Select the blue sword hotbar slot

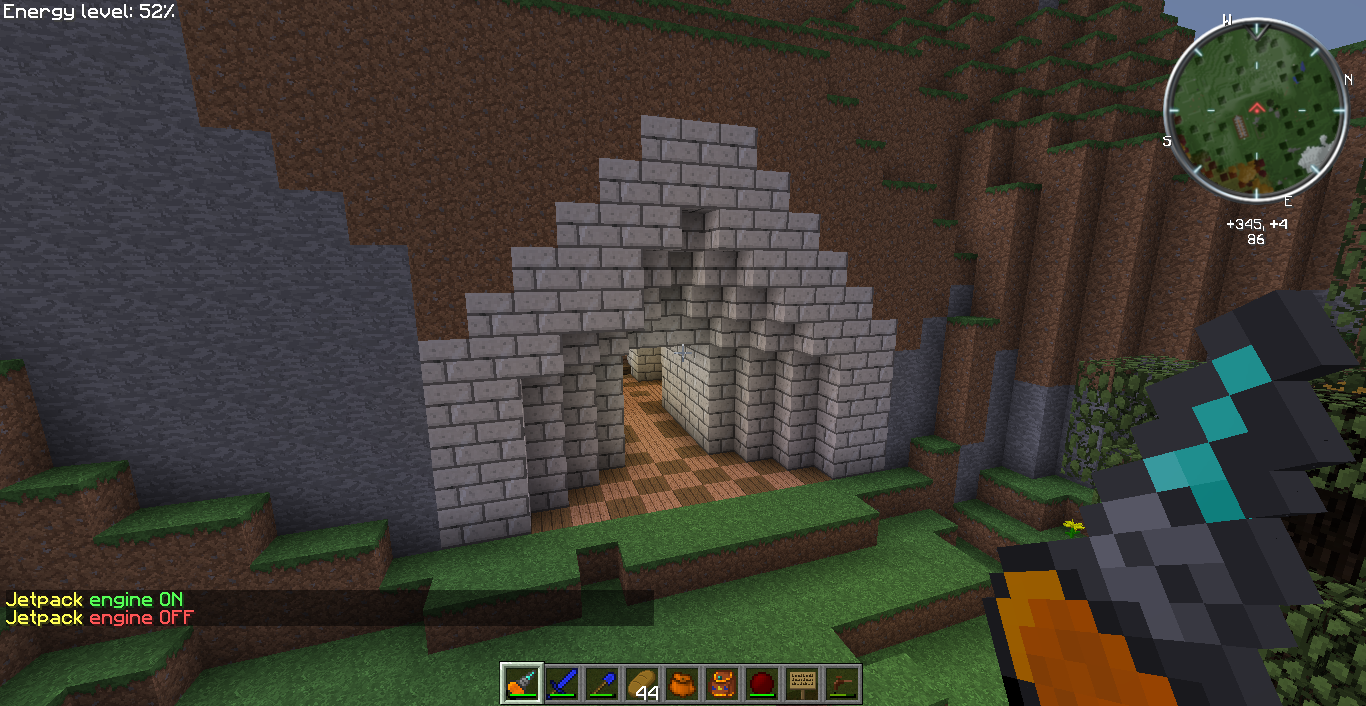(x=563, y=684)
